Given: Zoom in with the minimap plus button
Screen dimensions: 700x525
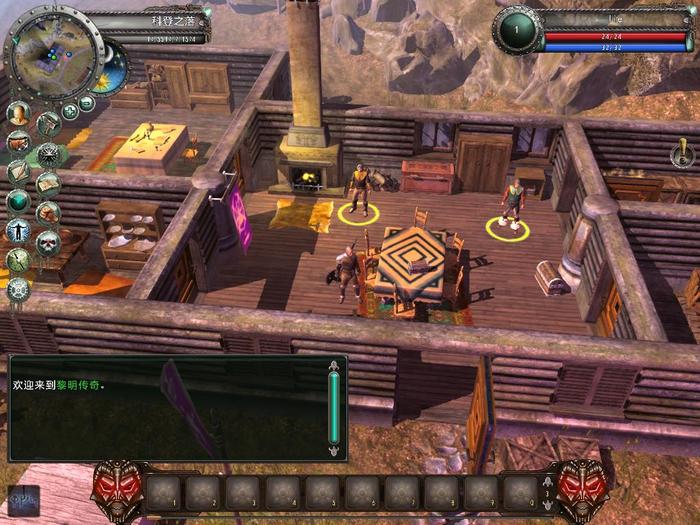Looking at the screenshot, I should point(70,111).
